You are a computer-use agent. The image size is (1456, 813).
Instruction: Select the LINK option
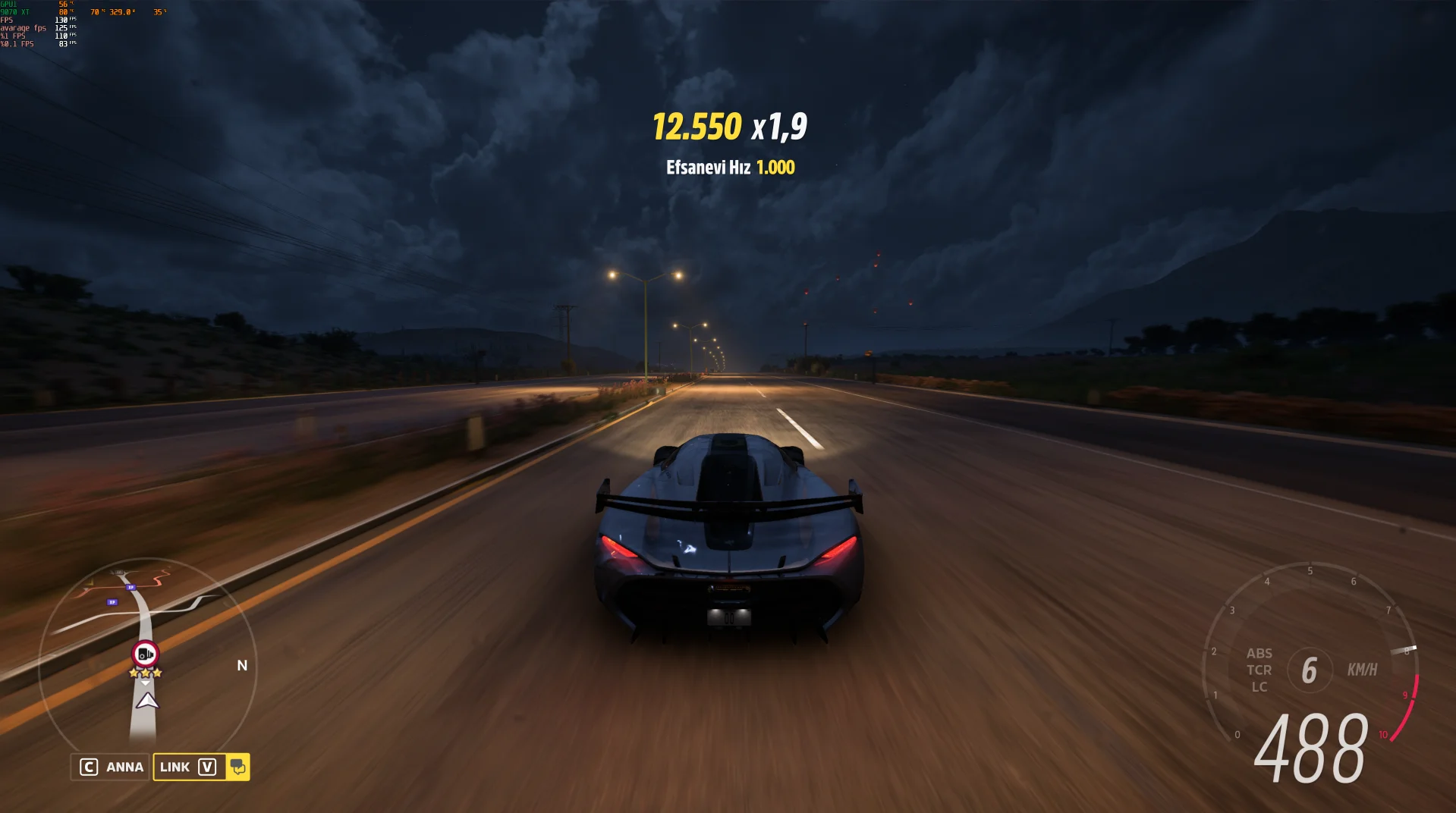coord(175,767)
